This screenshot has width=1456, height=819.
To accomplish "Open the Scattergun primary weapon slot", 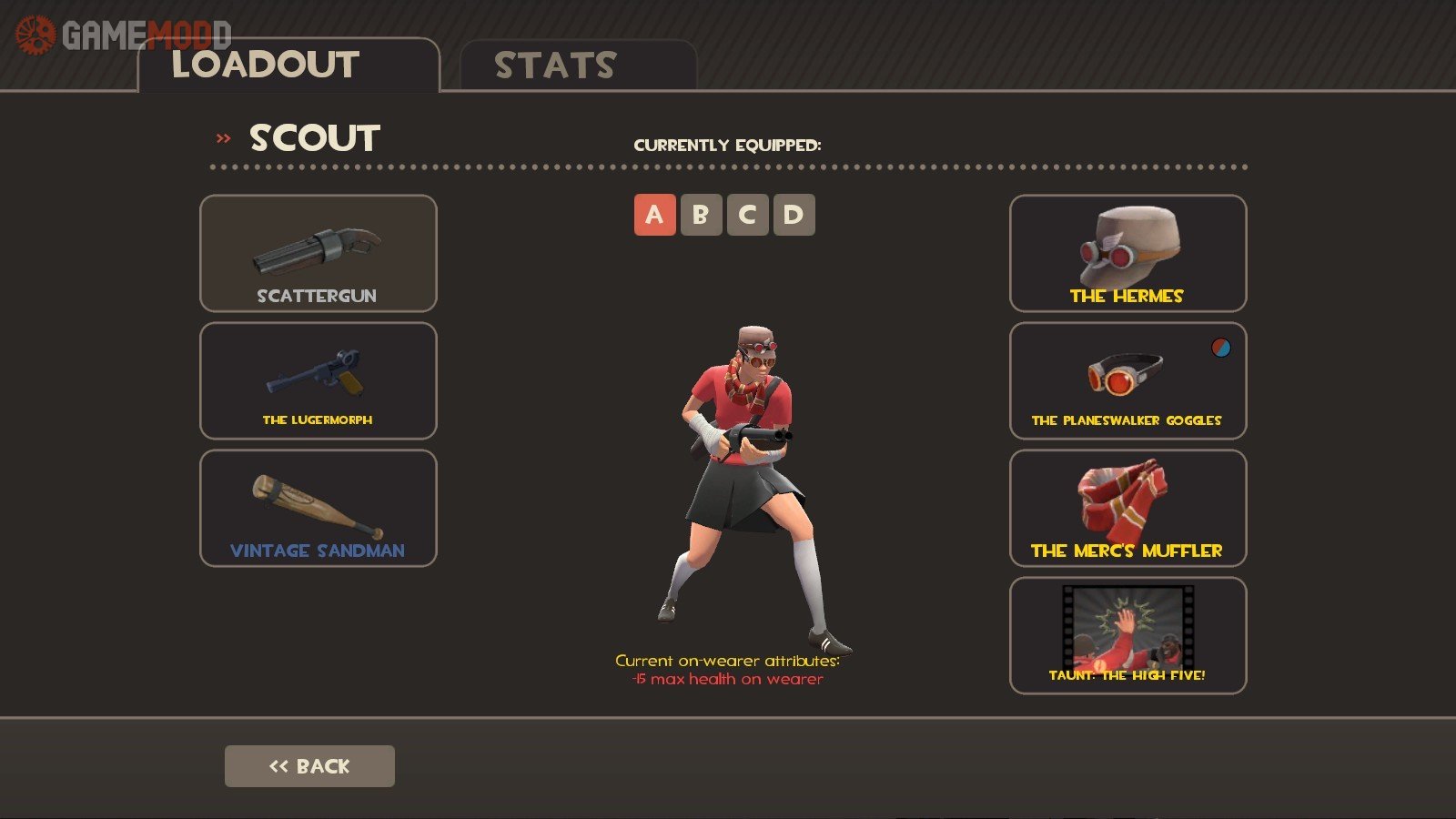I will coord(318,254).
